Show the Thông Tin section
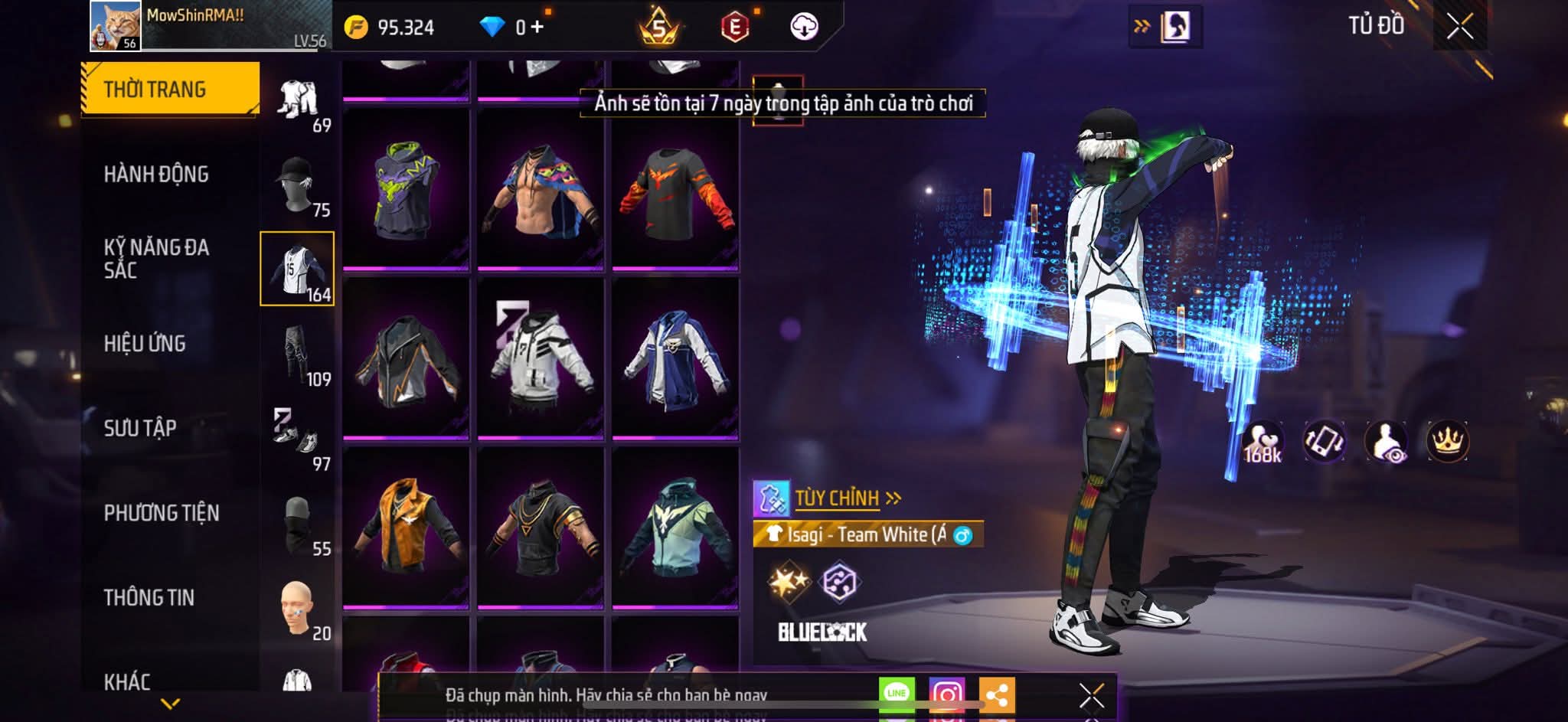The image size is (1568, 722). 149,597
